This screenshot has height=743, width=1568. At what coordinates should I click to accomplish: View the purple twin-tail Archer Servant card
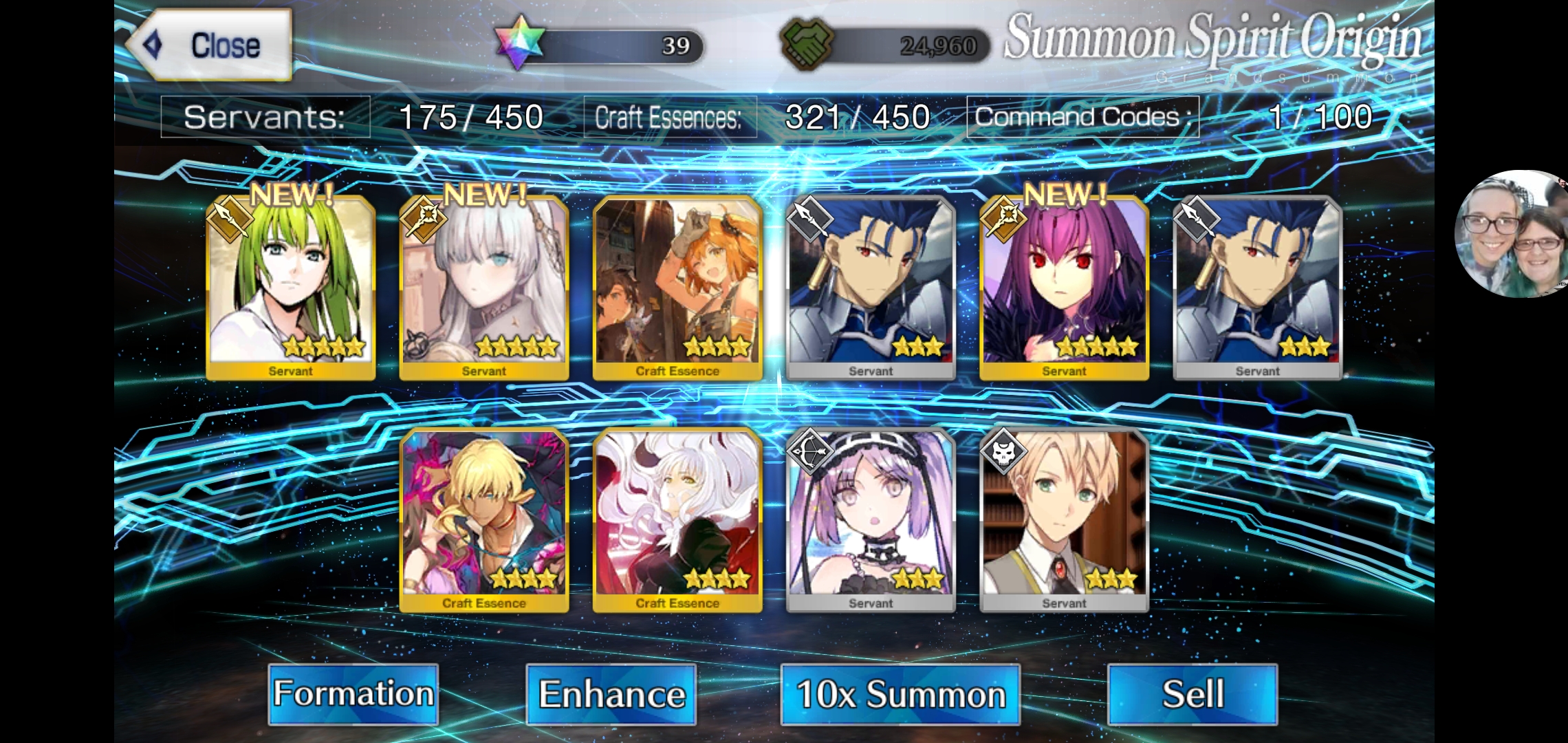[x=871, y=519]
